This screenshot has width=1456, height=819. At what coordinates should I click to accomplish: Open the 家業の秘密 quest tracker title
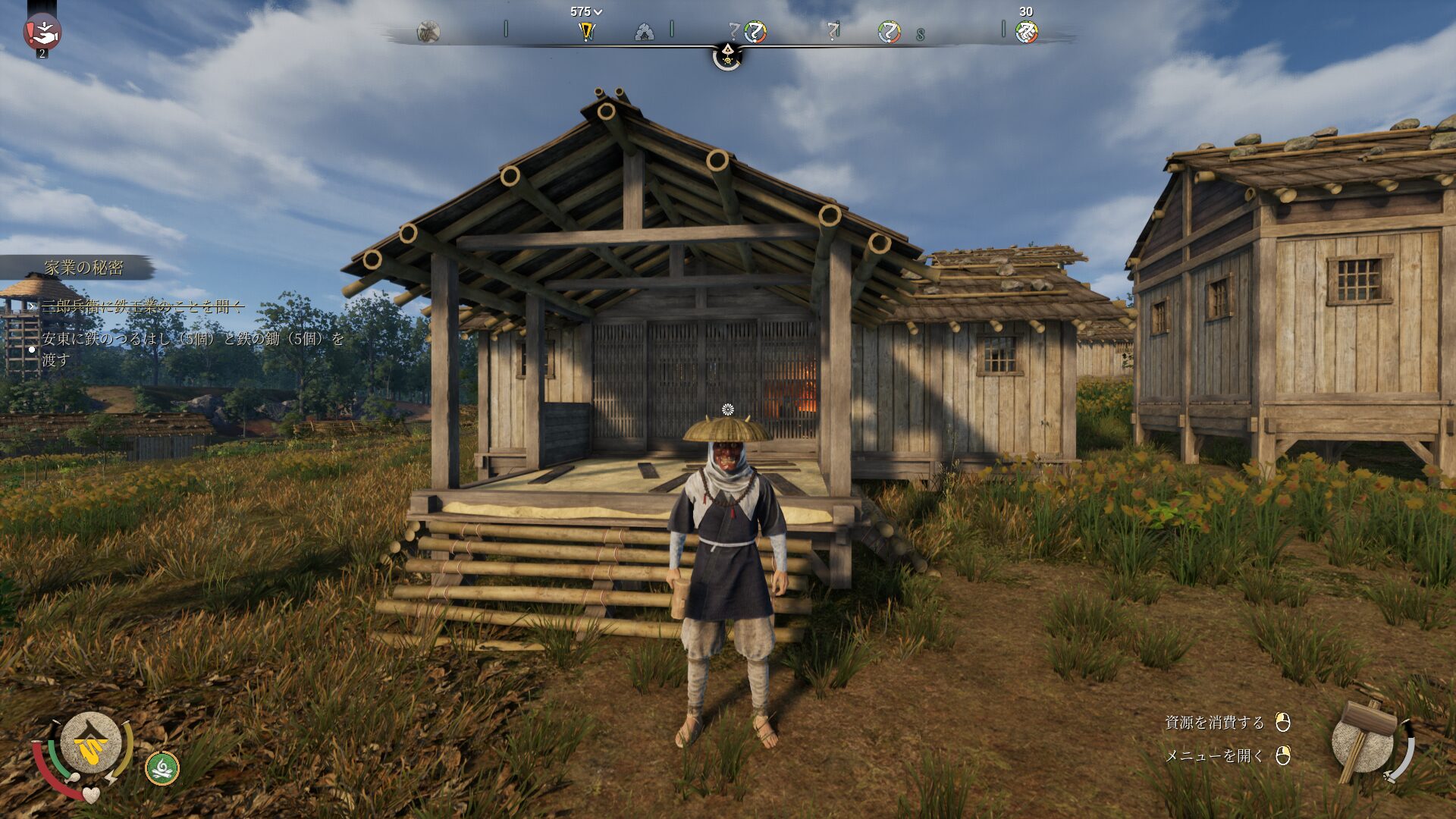click(x=83, y=268)
